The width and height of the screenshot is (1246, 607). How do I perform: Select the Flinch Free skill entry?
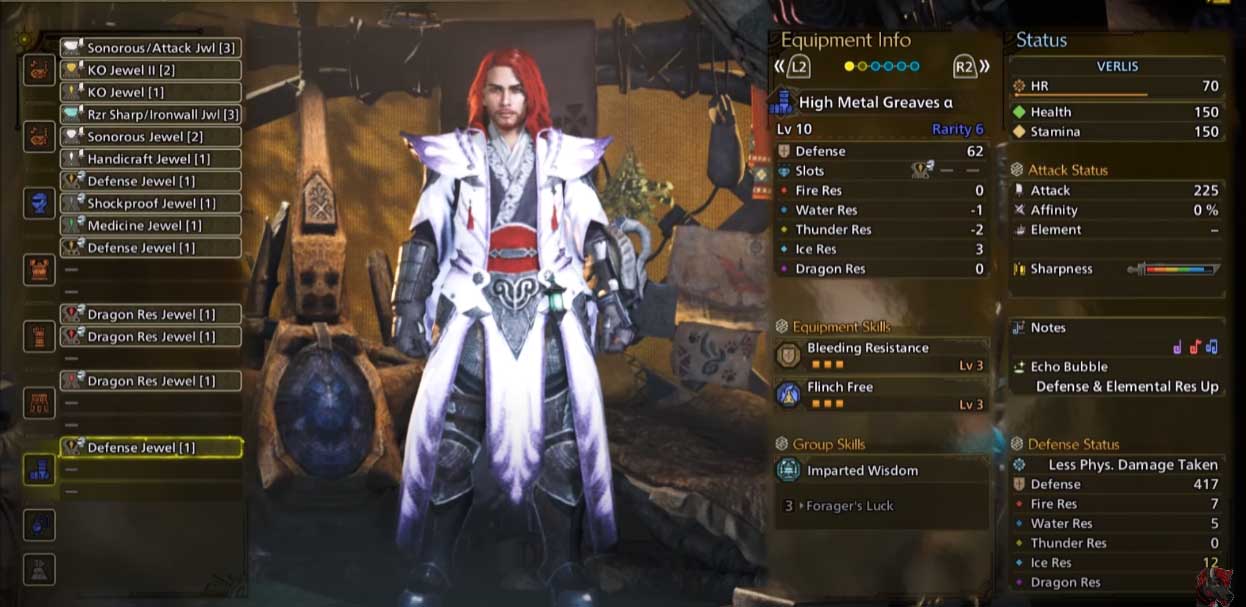881,395
